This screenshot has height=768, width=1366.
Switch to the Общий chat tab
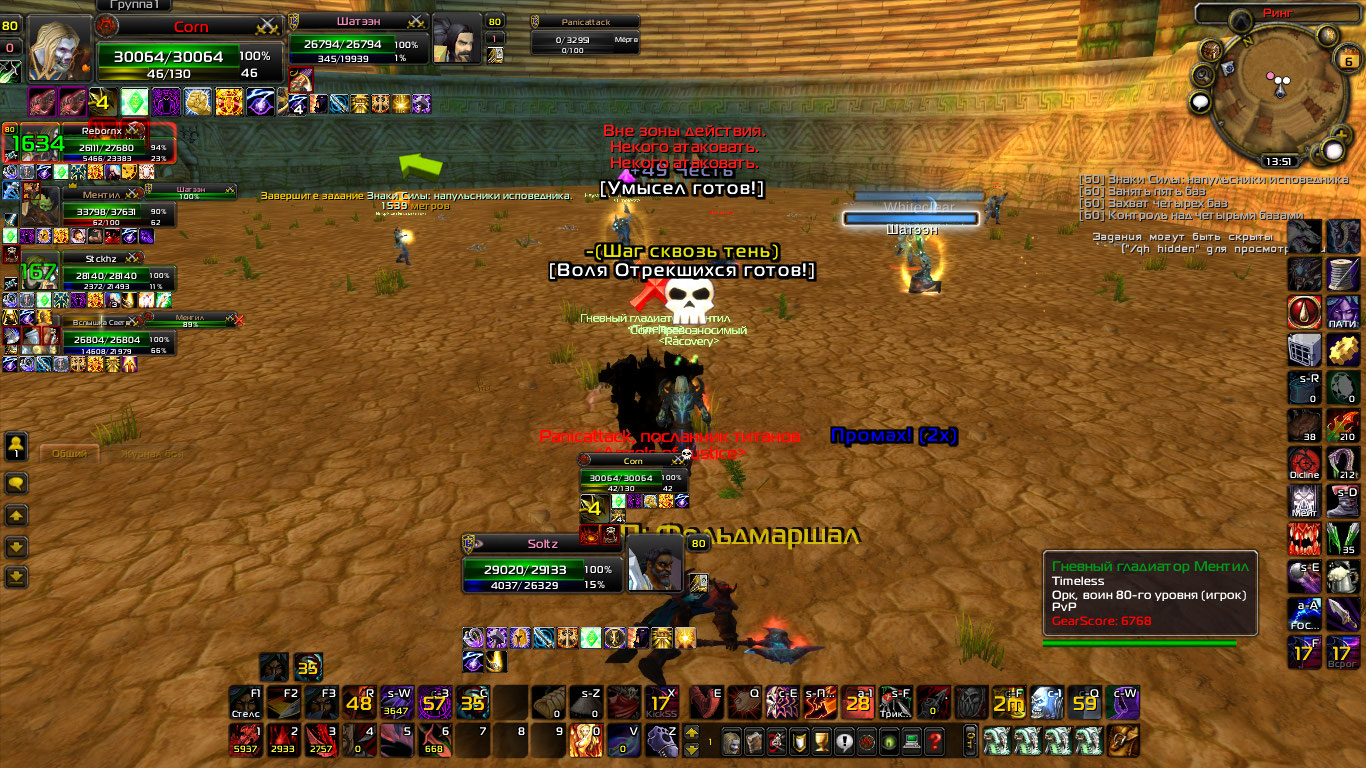click(69, 453)
